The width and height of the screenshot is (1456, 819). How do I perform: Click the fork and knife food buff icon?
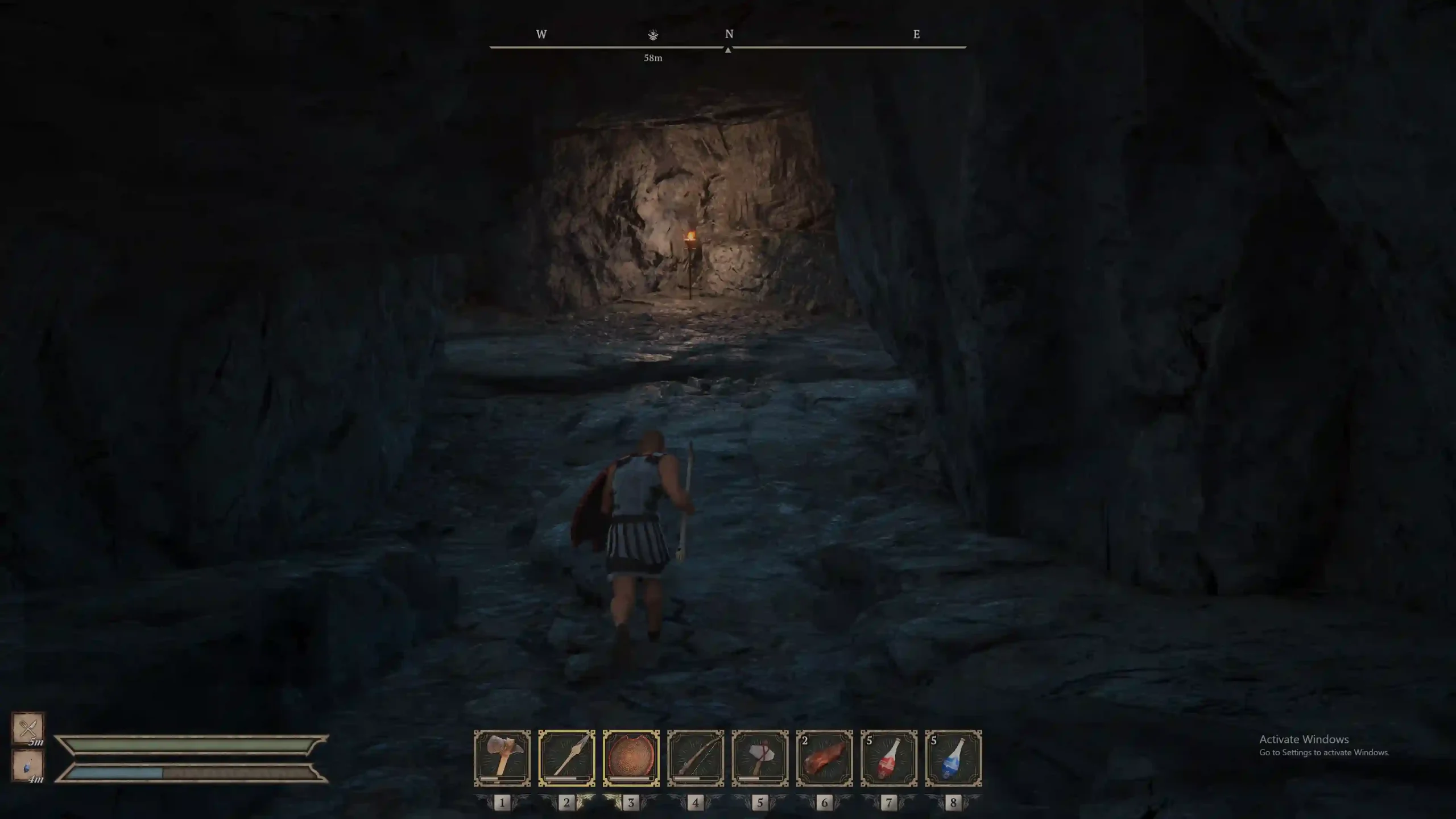click(28, 728)
